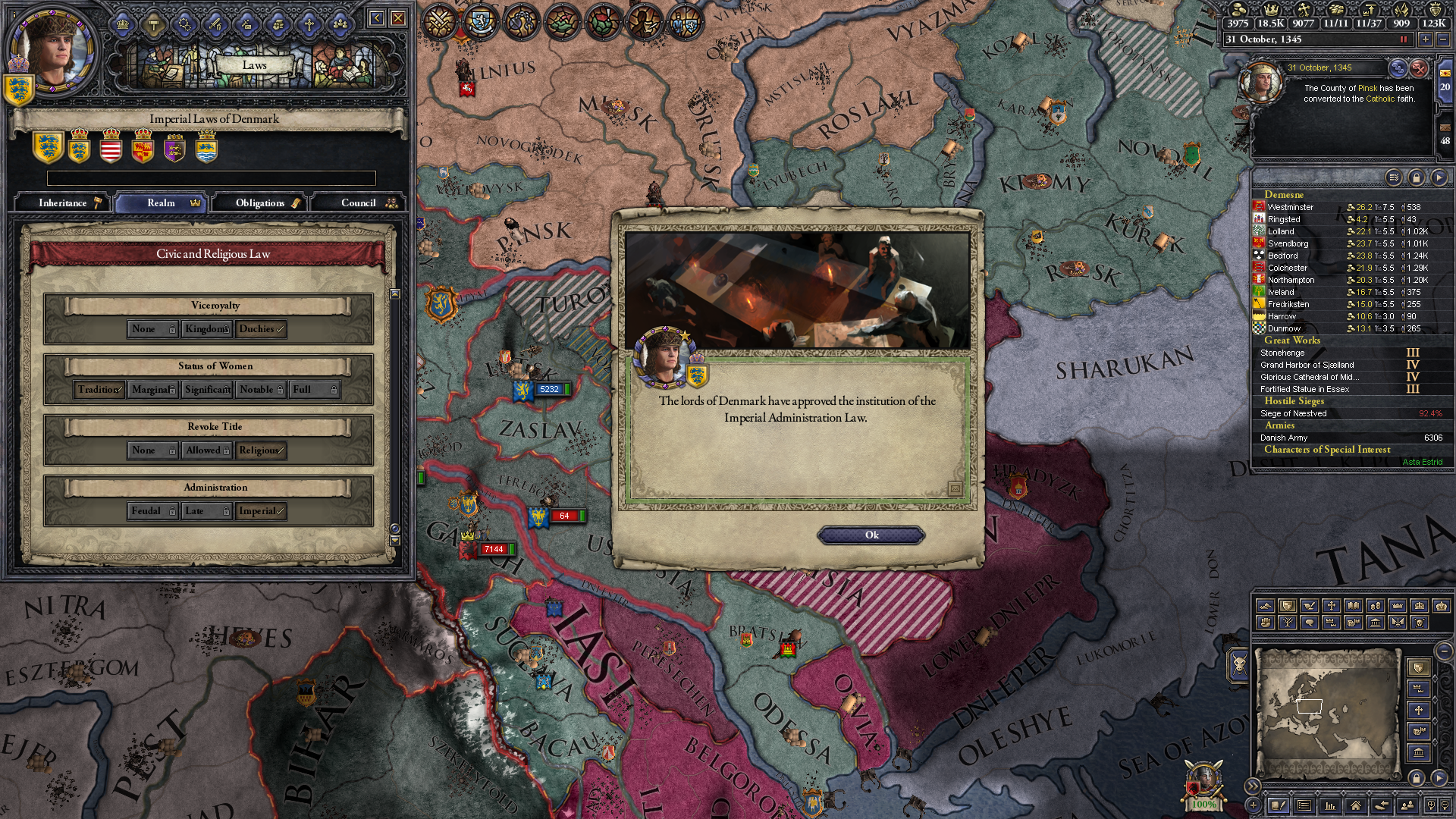Choose Late administration option

click(207, 511)
